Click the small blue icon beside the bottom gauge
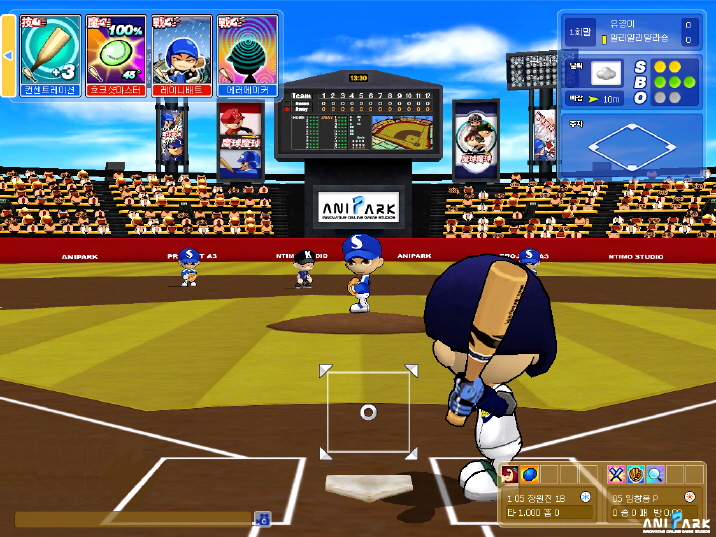This screenshot has height=537, width=716. (x=263, y=518)
